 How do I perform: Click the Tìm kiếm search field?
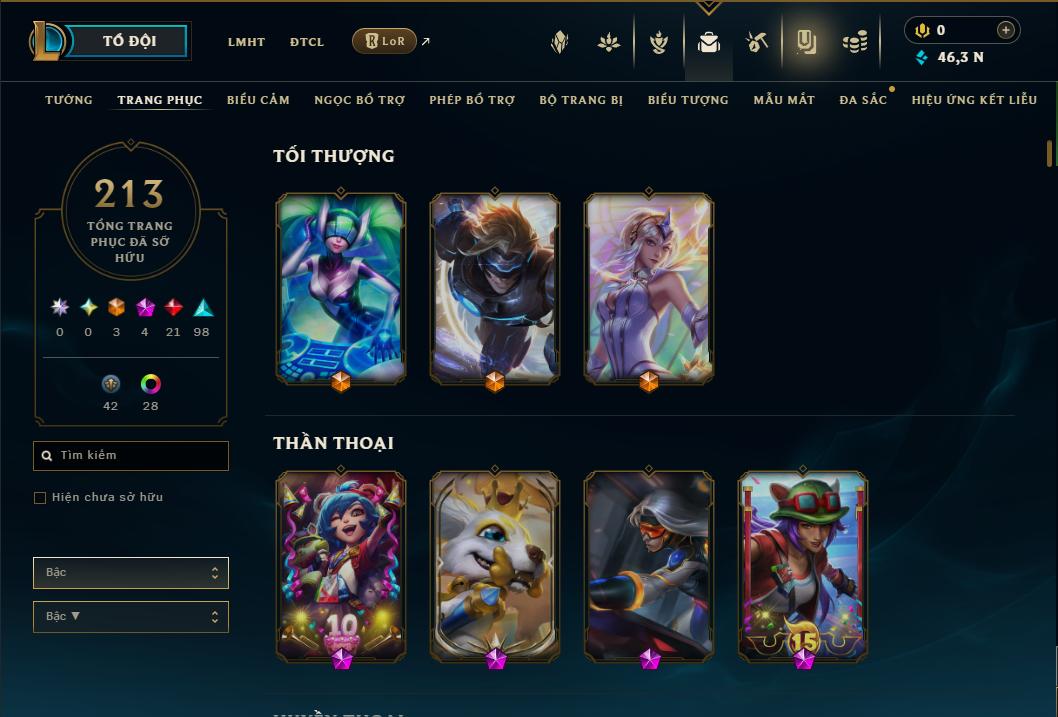pos(131,456)
